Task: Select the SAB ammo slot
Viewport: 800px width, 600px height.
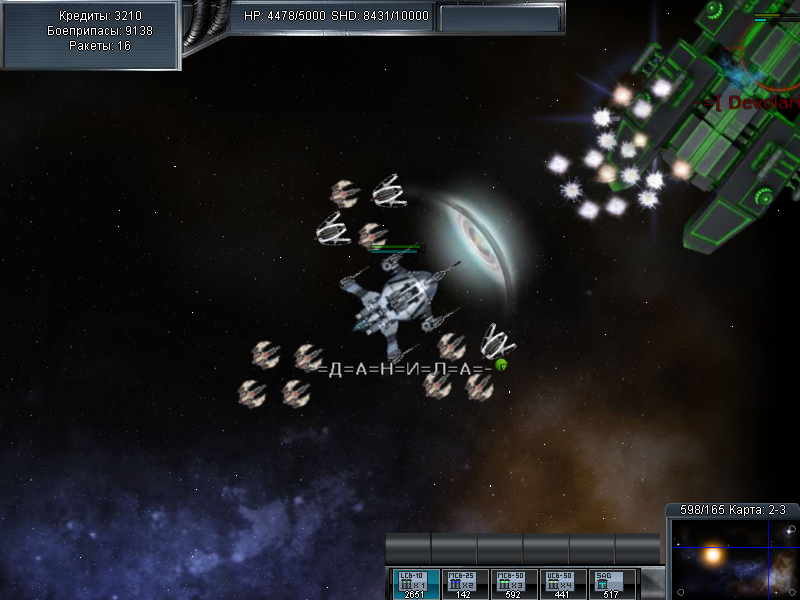Action: click(612, 584)
